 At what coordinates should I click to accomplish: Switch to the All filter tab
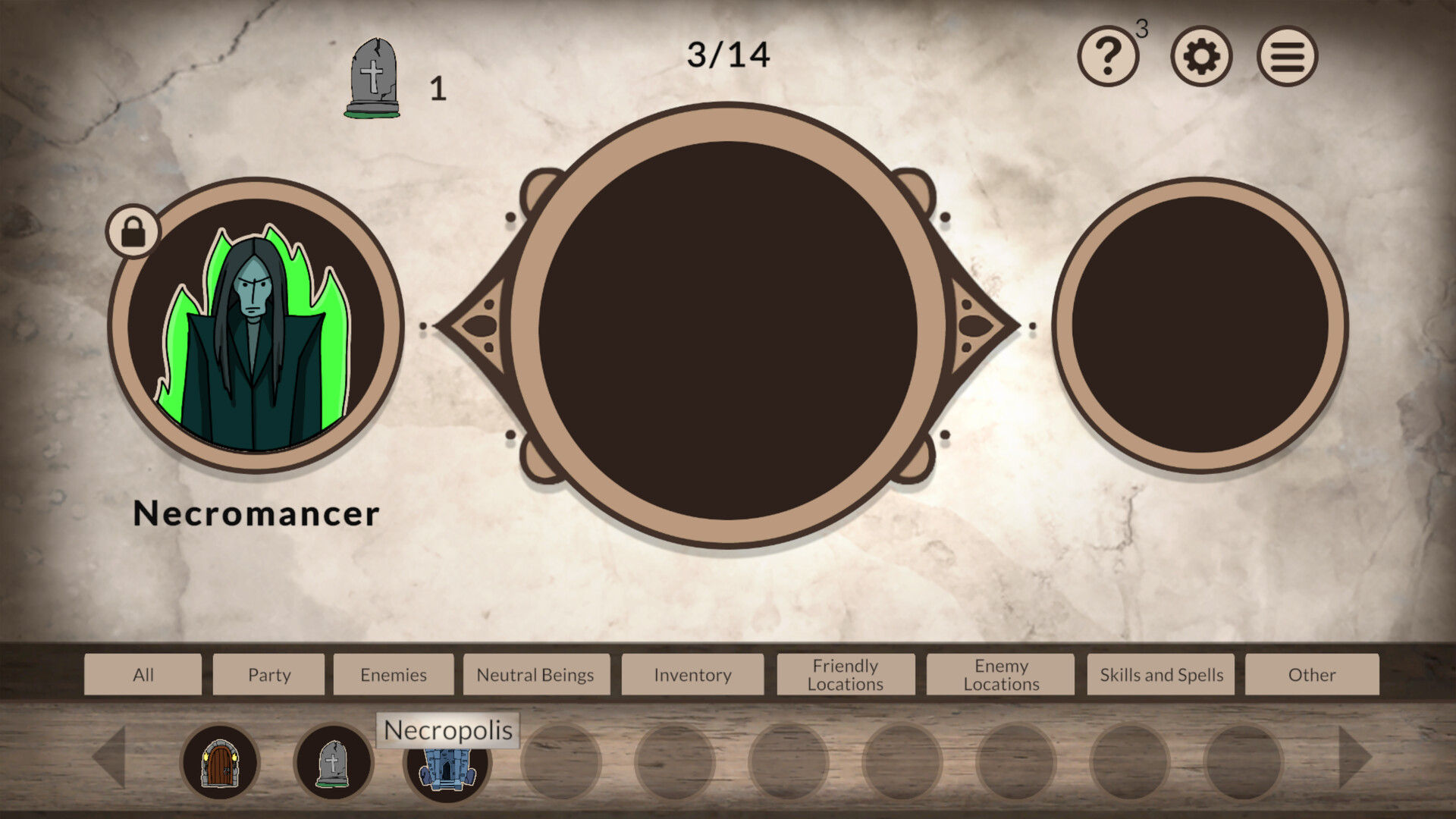(x=143, y=674)
